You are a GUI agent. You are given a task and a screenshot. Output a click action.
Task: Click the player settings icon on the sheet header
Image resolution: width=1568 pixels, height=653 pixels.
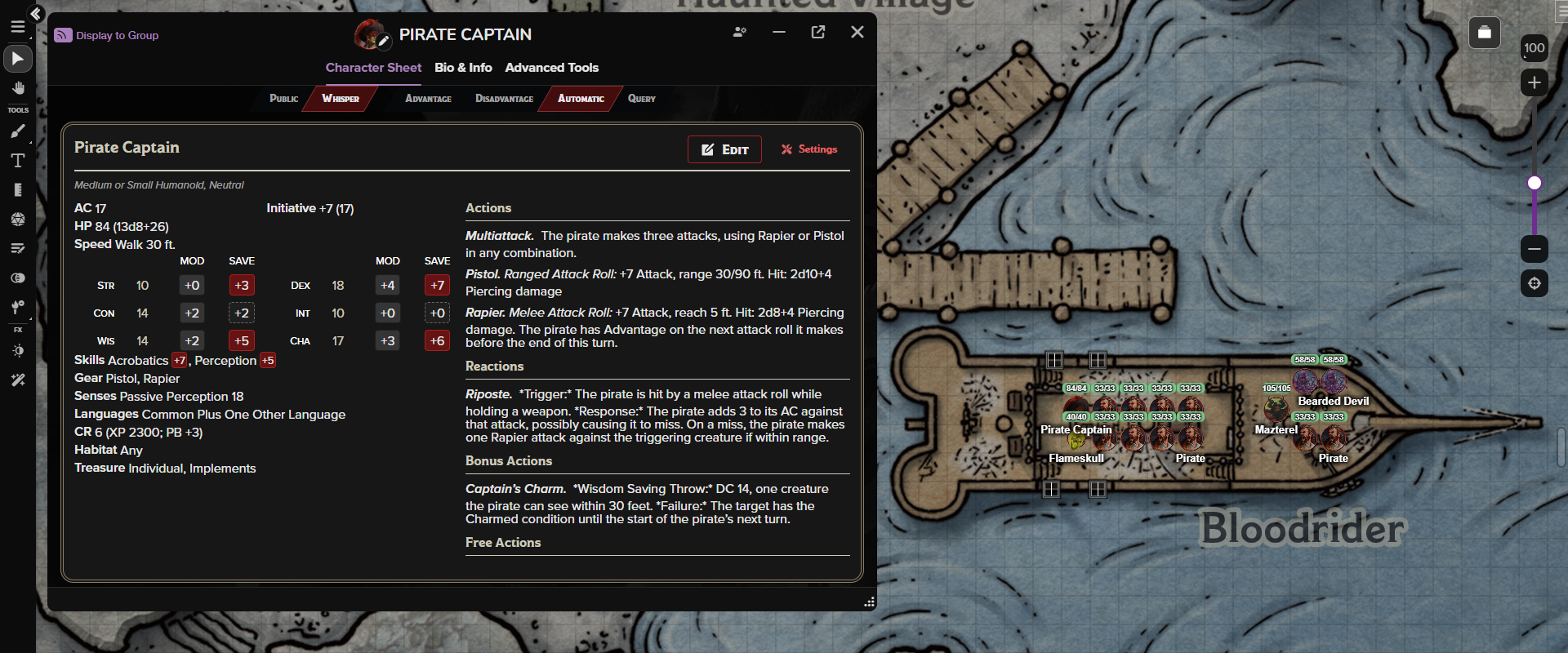739,32
